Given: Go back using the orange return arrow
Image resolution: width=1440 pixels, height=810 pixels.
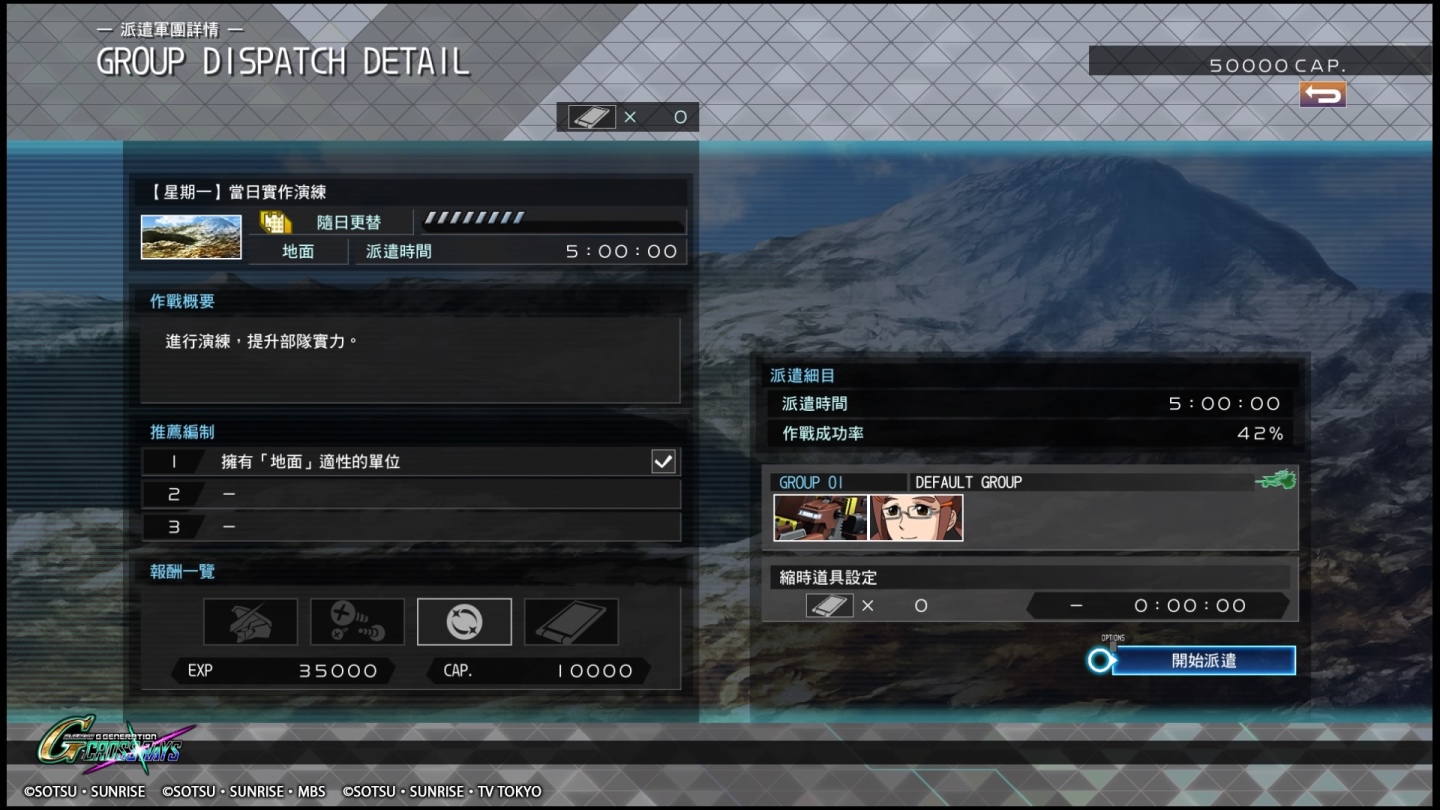Looking at the screenshot, I should [x=1322, y=94].
